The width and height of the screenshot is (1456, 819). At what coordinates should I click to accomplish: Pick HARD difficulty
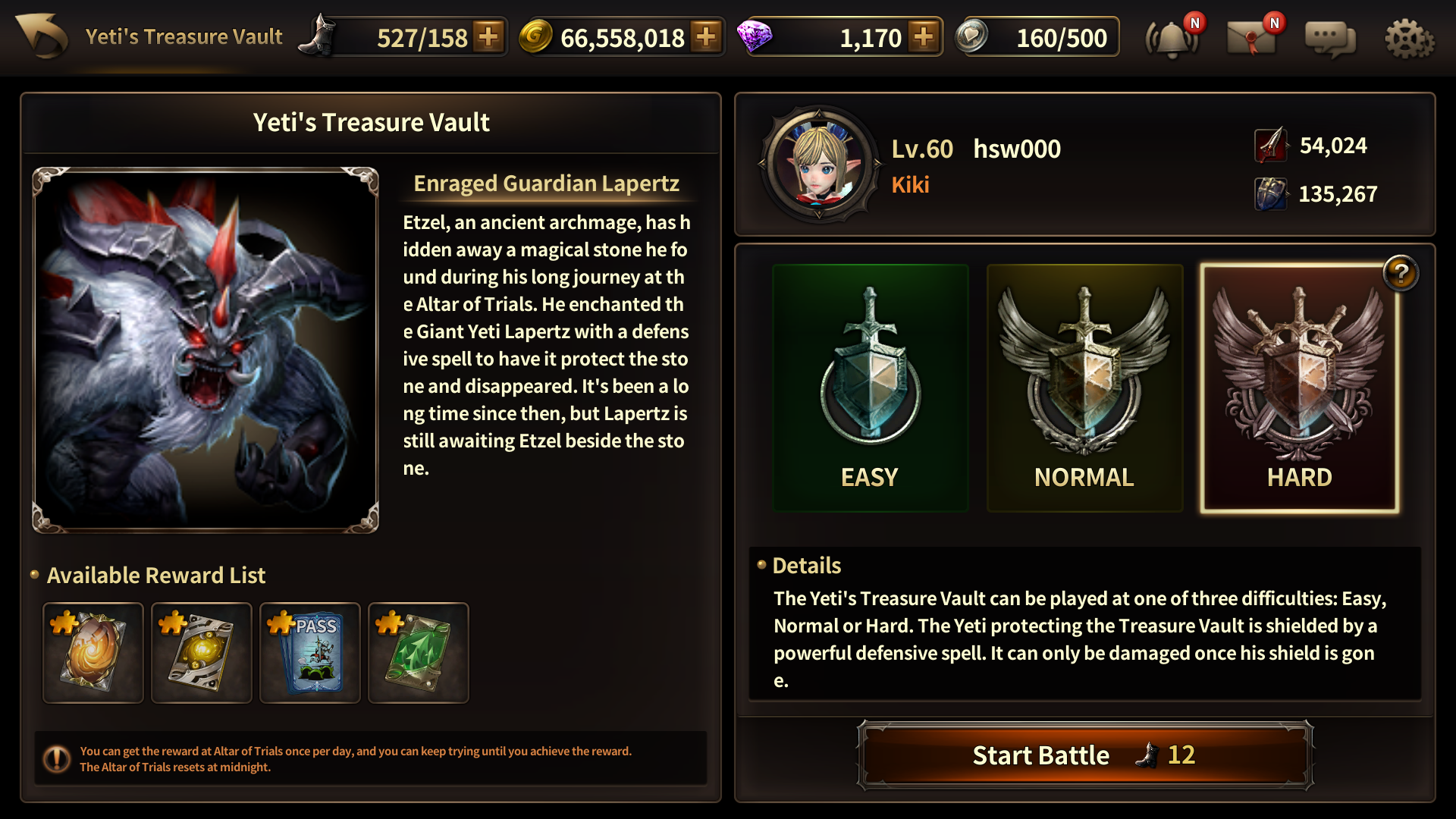tap(1299, 388)
